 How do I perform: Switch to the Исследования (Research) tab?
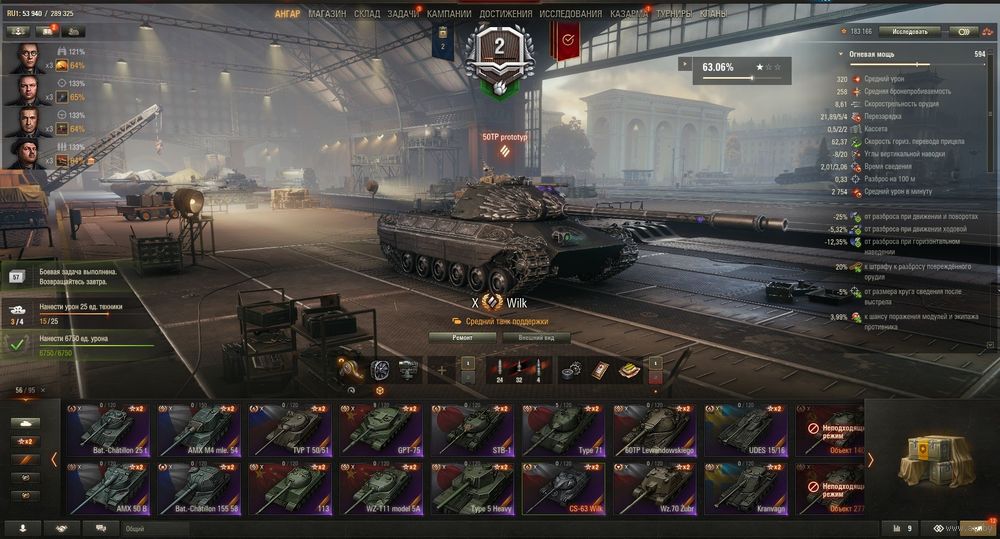tap(570, 14)
